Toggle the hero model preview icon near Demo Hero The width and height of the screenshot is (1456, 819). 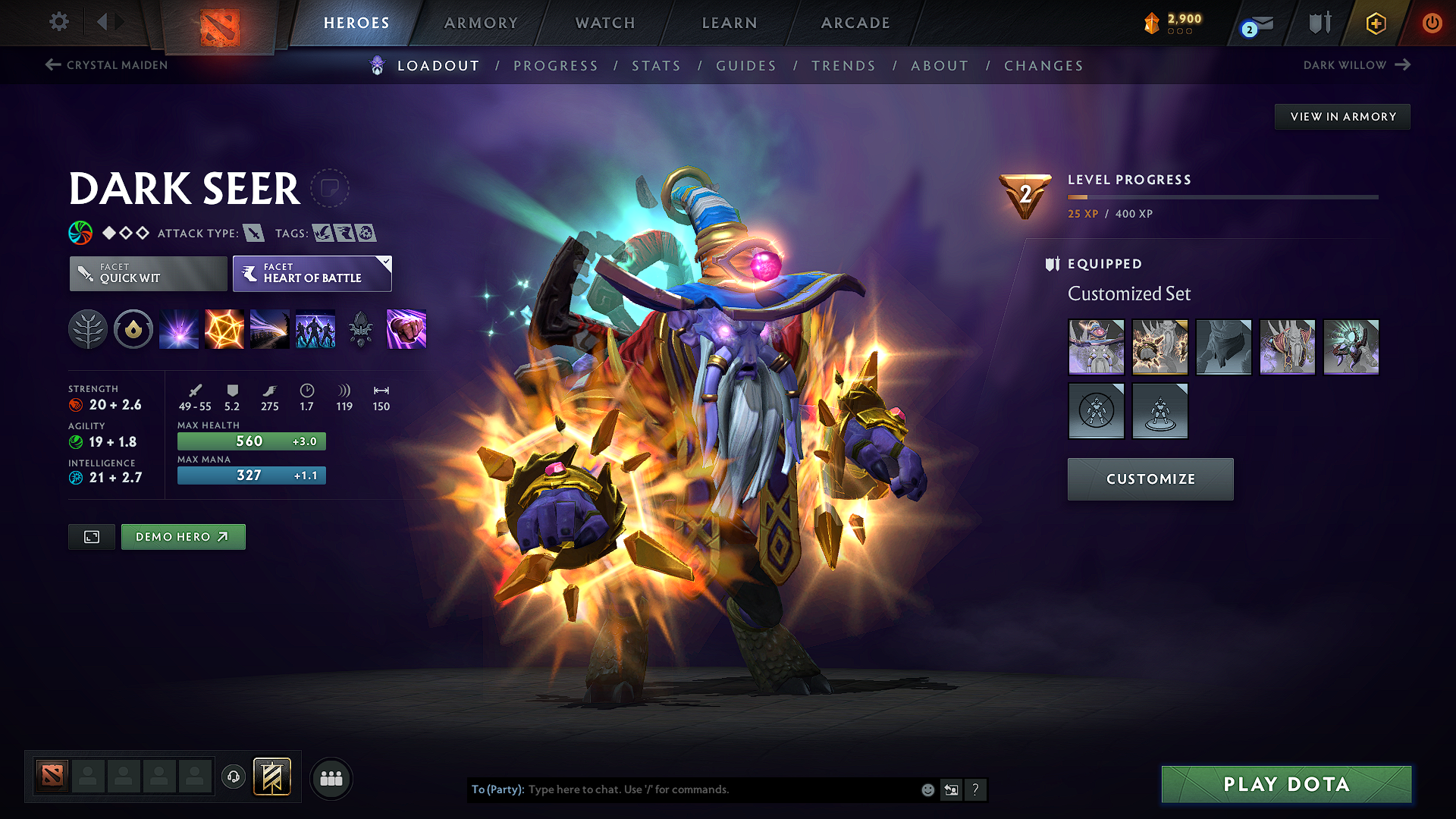[x=91, y=536]
